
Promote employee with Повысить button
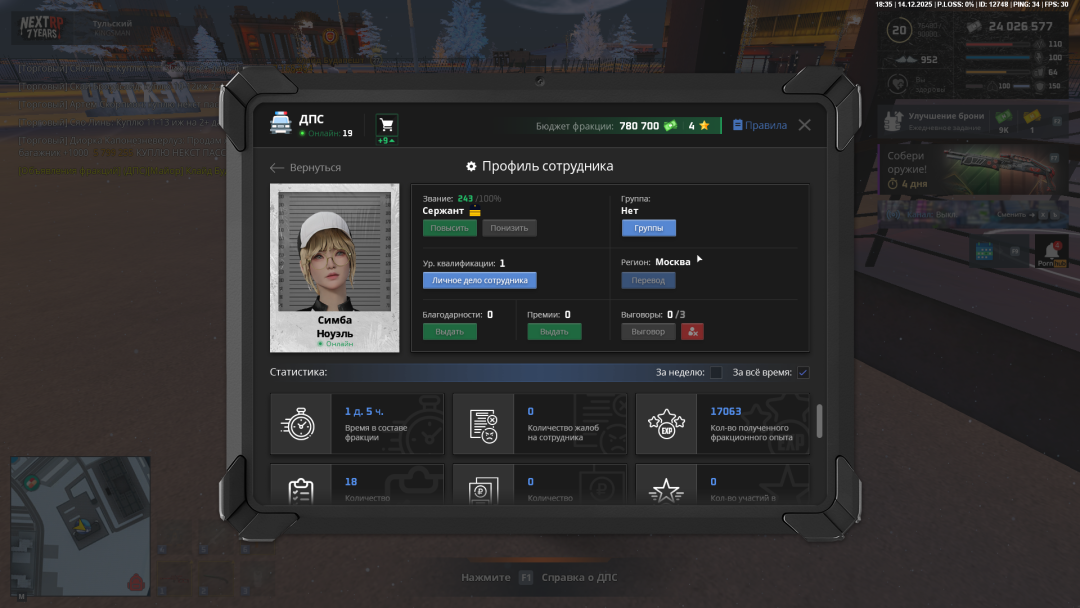click(449, 228)
